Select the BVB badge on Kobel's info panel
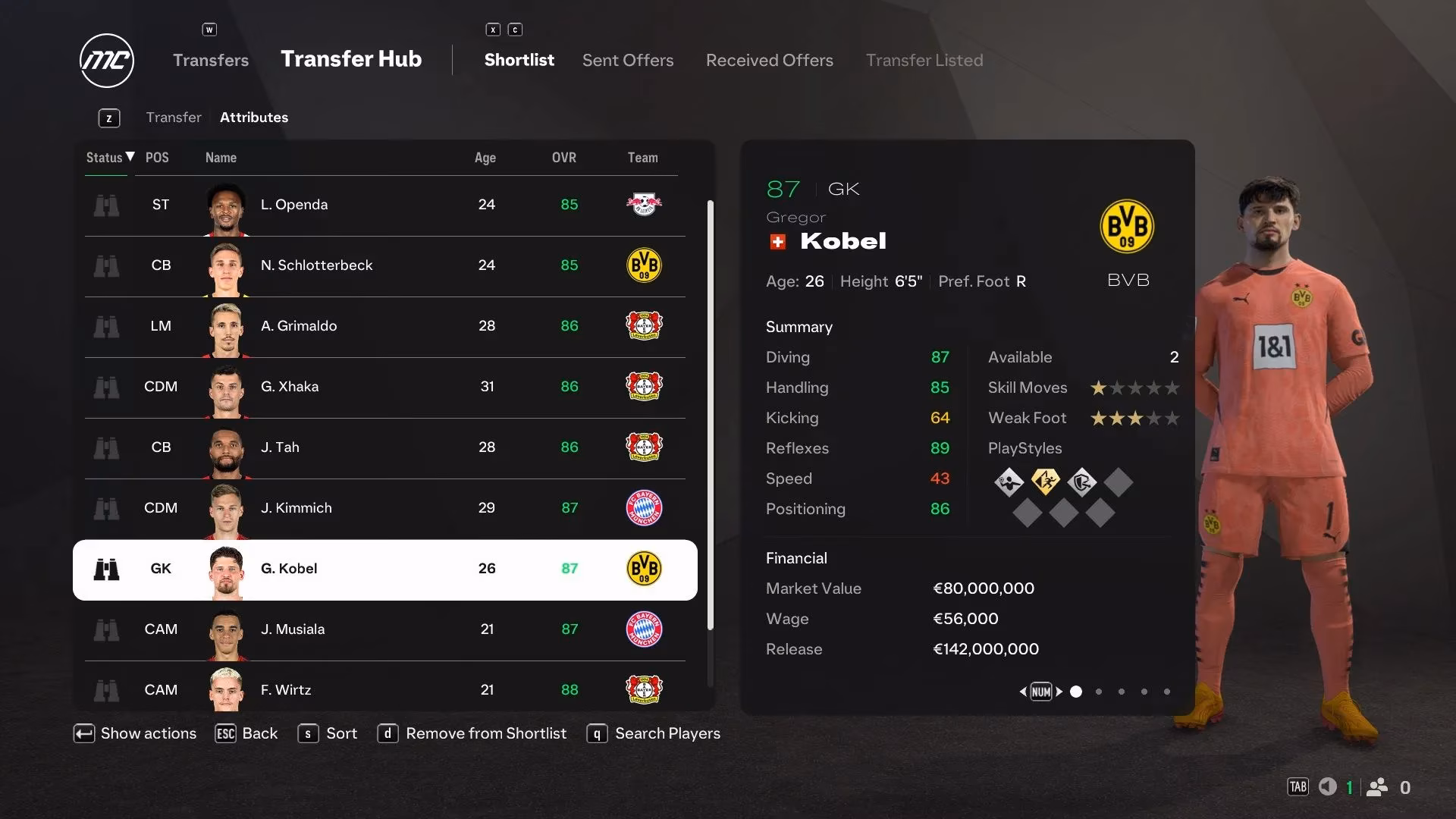Image resolution: width=1456 pixels, height=819 pixels. click(1127, 227)
